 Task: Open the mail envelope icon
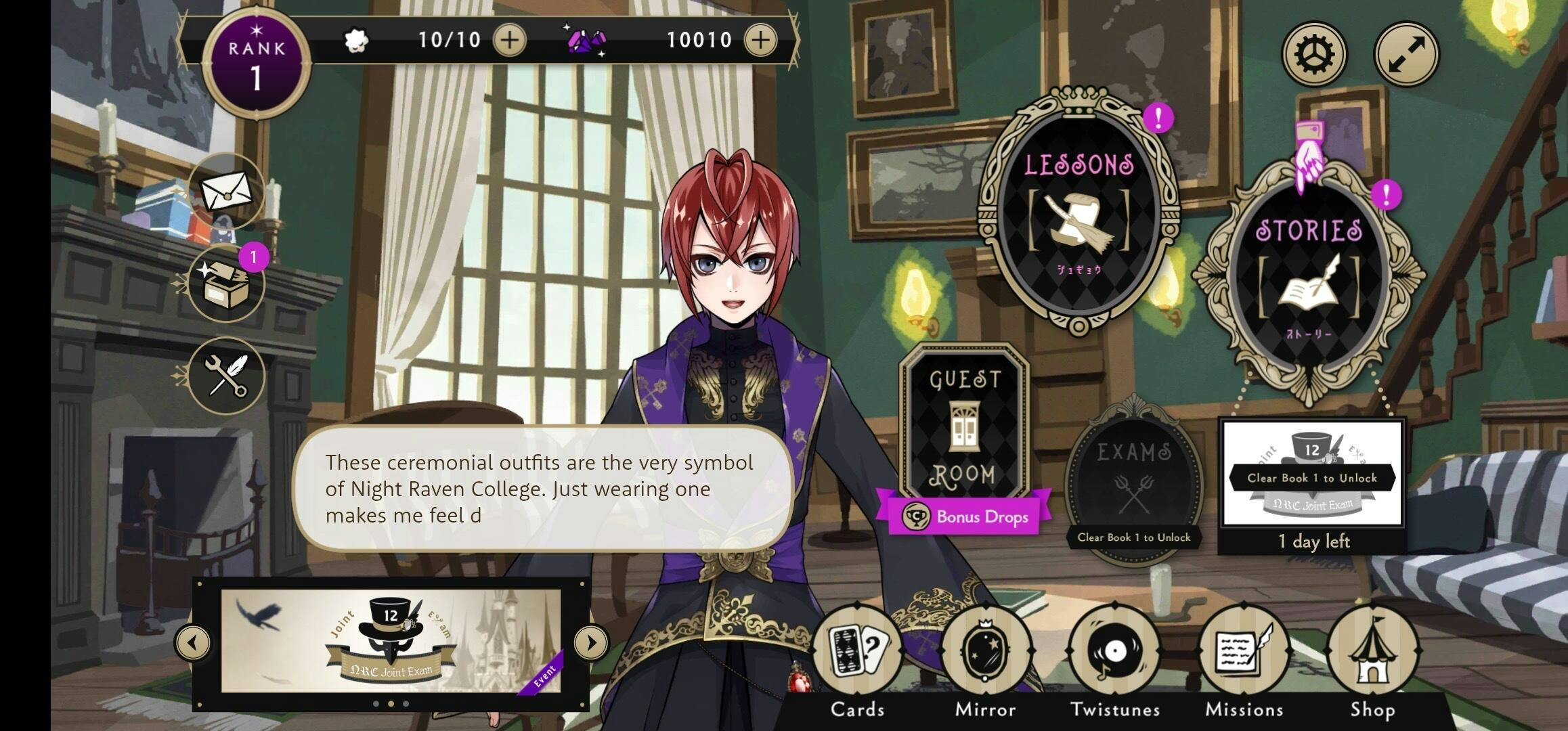tap(226, 192)
